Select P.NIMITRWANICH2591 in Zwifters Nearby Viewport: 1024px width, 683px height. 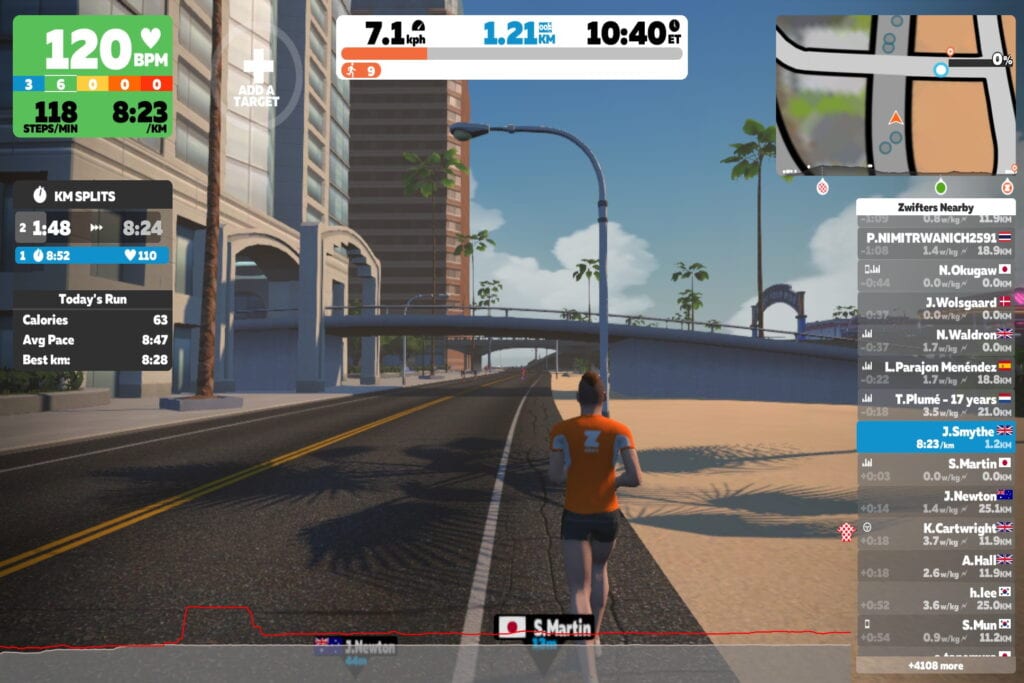click(935, 244)
